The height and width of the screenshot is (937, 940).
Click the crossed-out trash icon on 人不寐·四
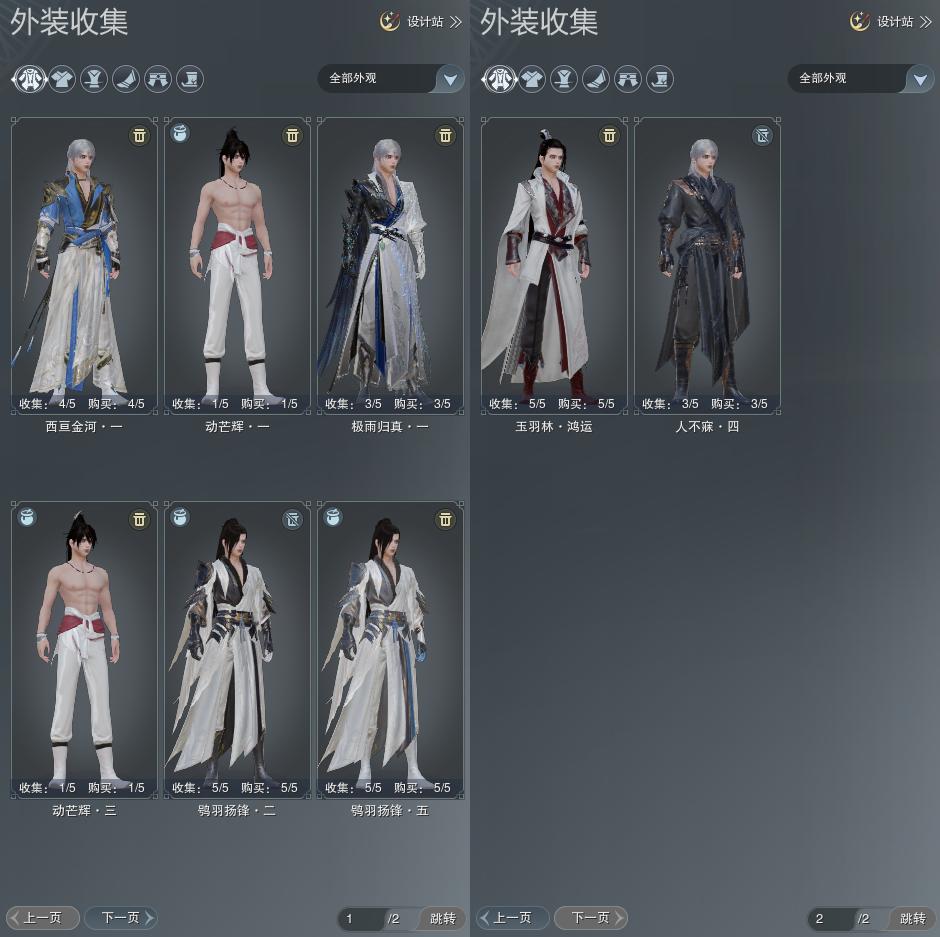point(763,135)
